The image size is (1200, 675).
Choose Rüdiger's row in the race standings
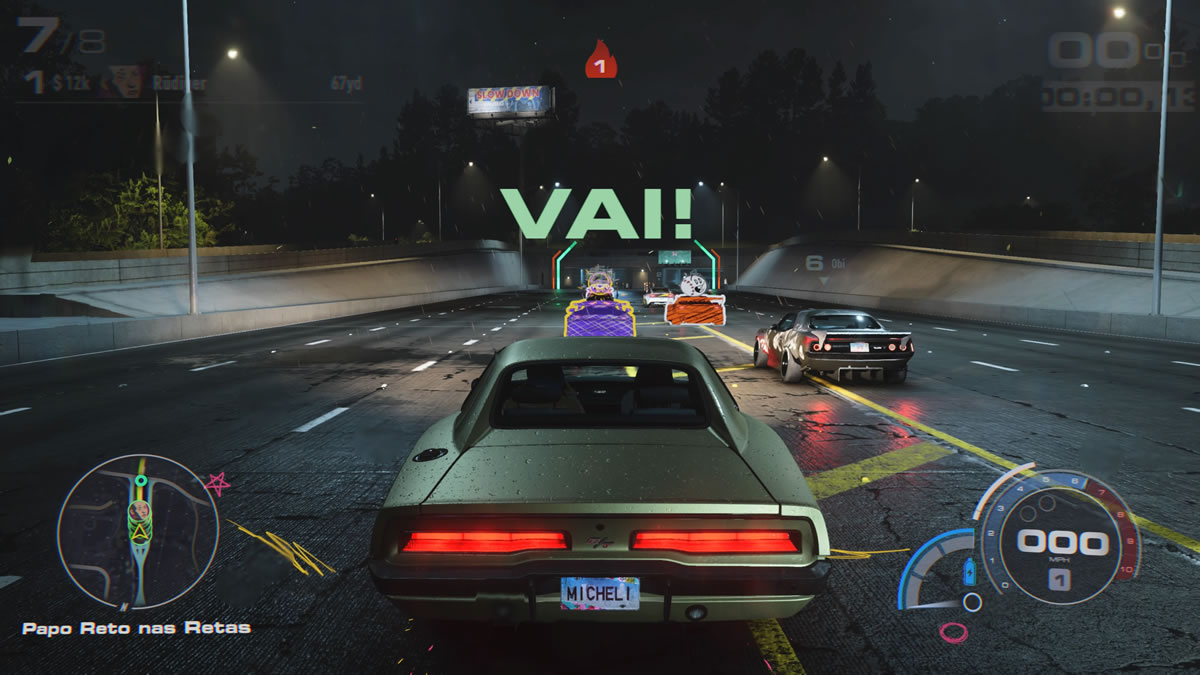[x=190, y=83]
